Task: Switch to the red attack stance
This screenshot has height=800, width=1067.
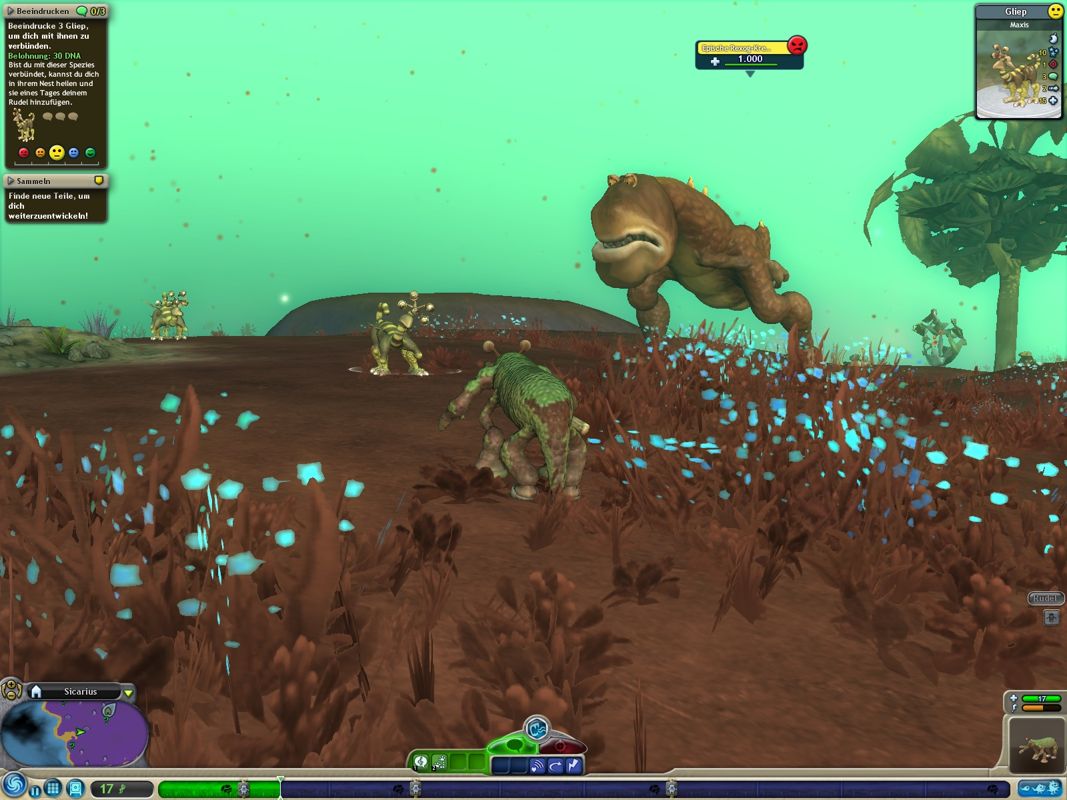Action: (x=563, y=745)
